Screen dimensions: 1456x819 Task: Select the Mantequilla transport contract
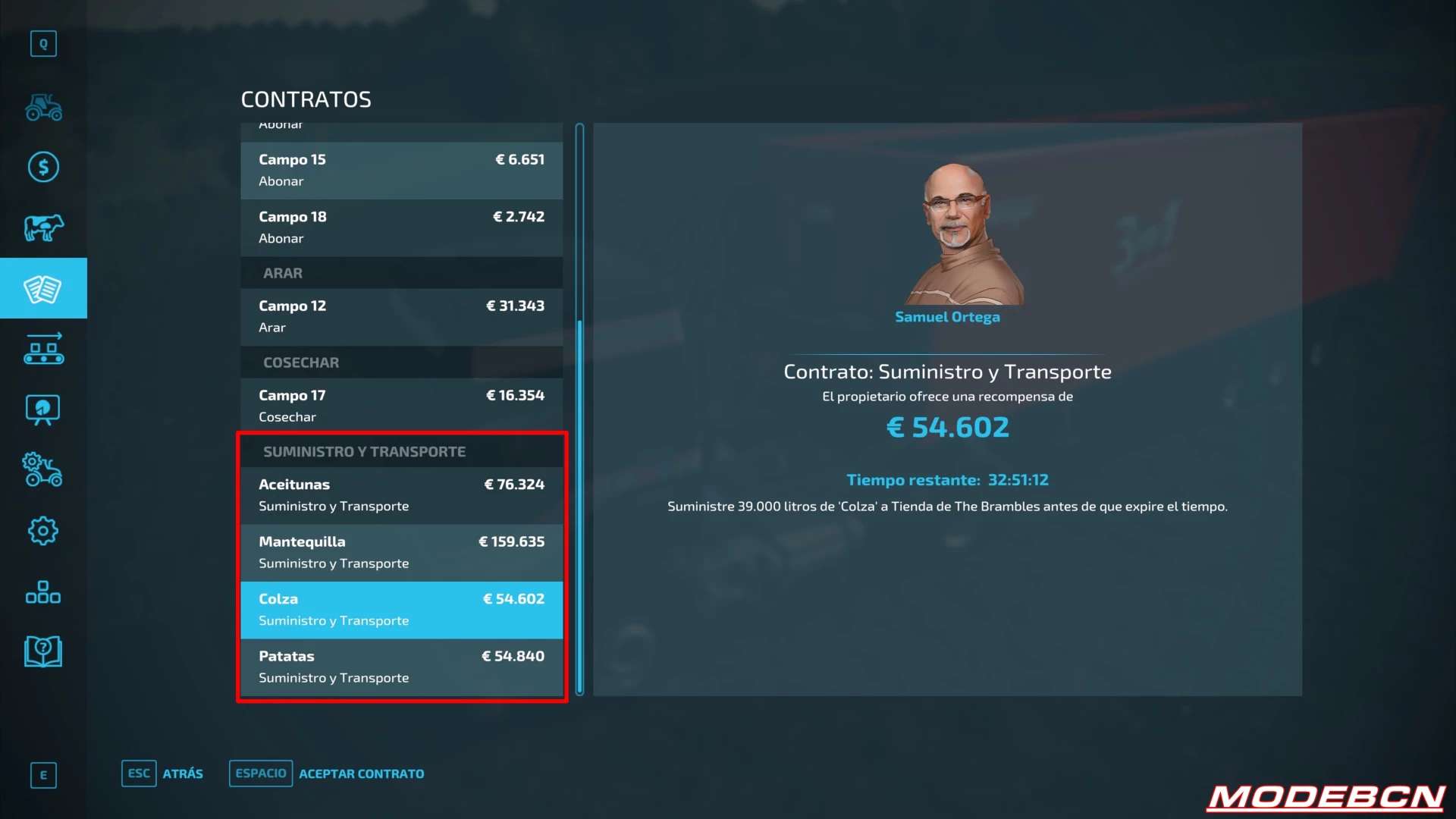pos(401,553)
